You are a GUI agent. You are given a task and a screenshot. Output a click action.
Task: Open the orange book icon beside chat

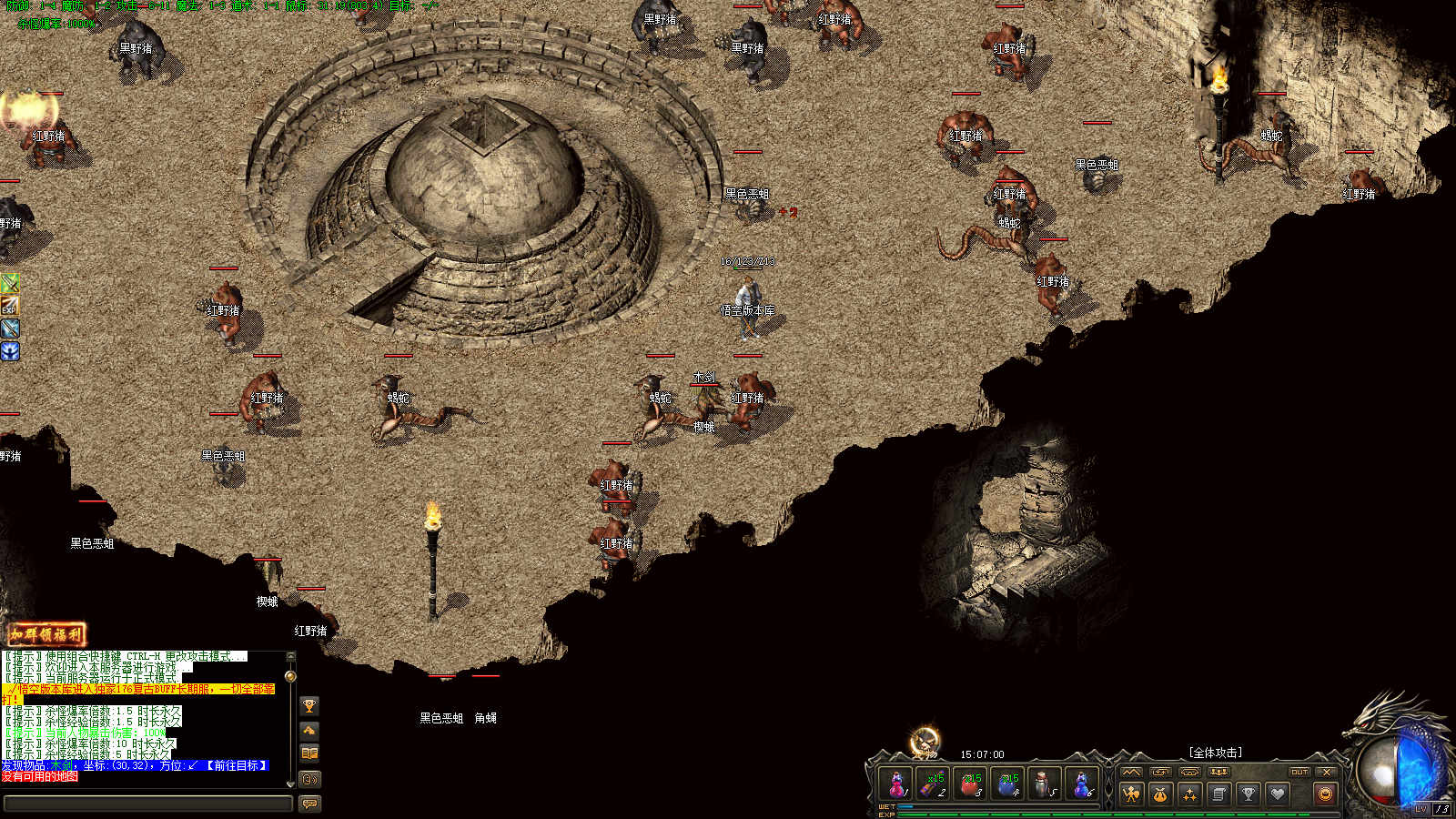point(309,753)
